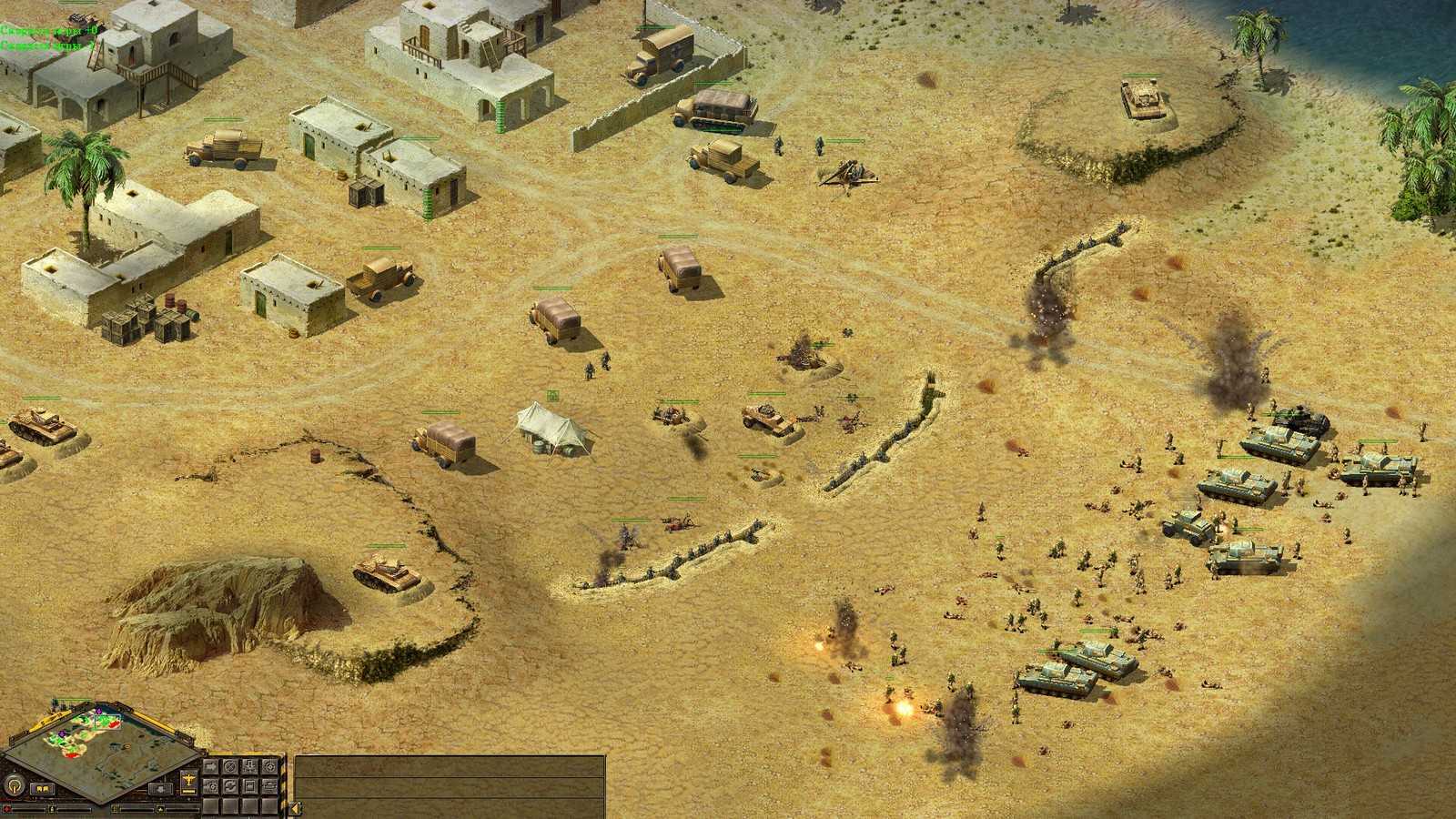The width and height of the screenshot is (1456, 819).
Task: Select the move arrow command button
Action: pos(211,766)
